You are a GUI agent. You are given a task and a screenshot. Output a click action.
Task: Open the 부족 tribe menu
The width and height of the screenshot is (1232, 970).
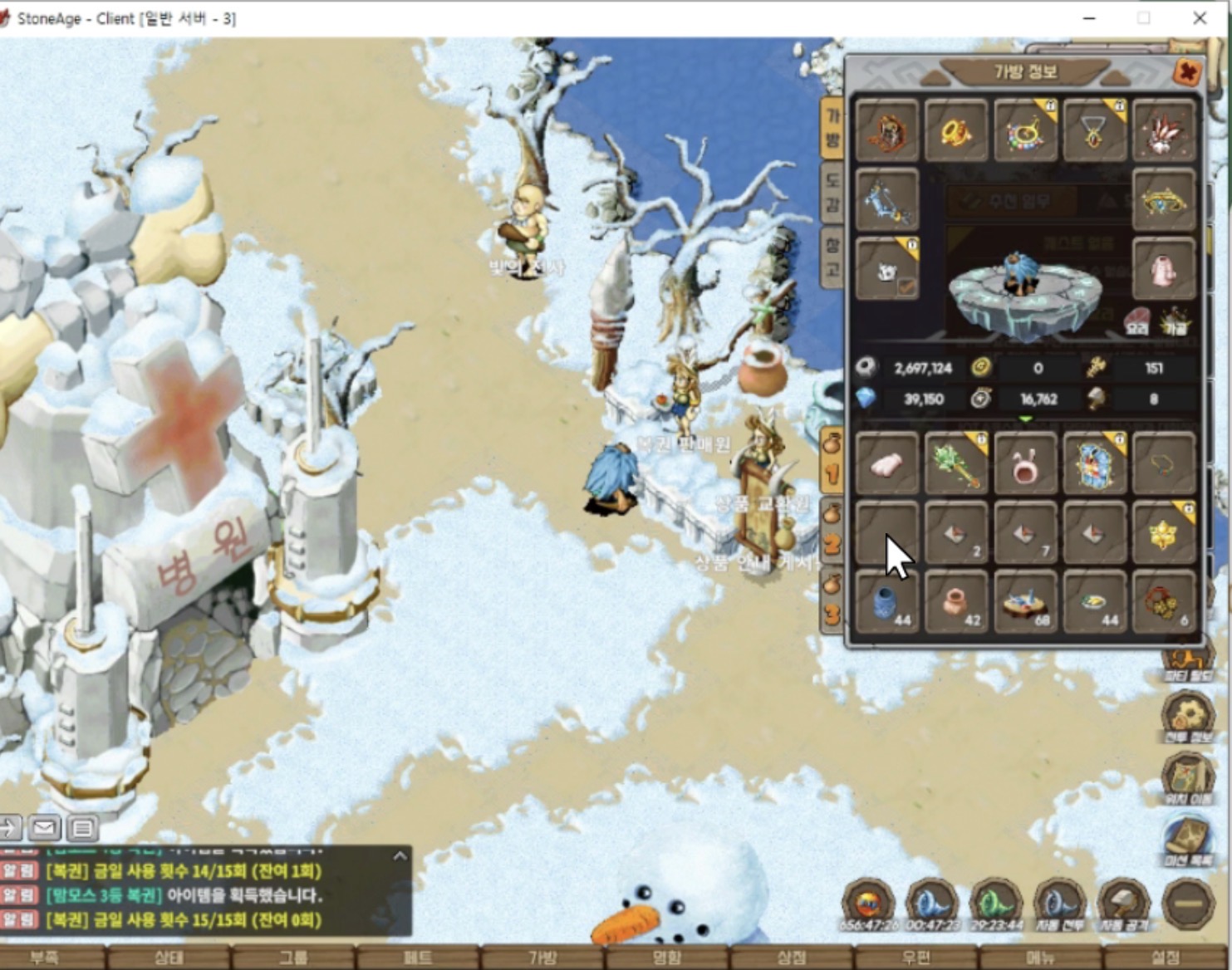(x=44, y=958)
